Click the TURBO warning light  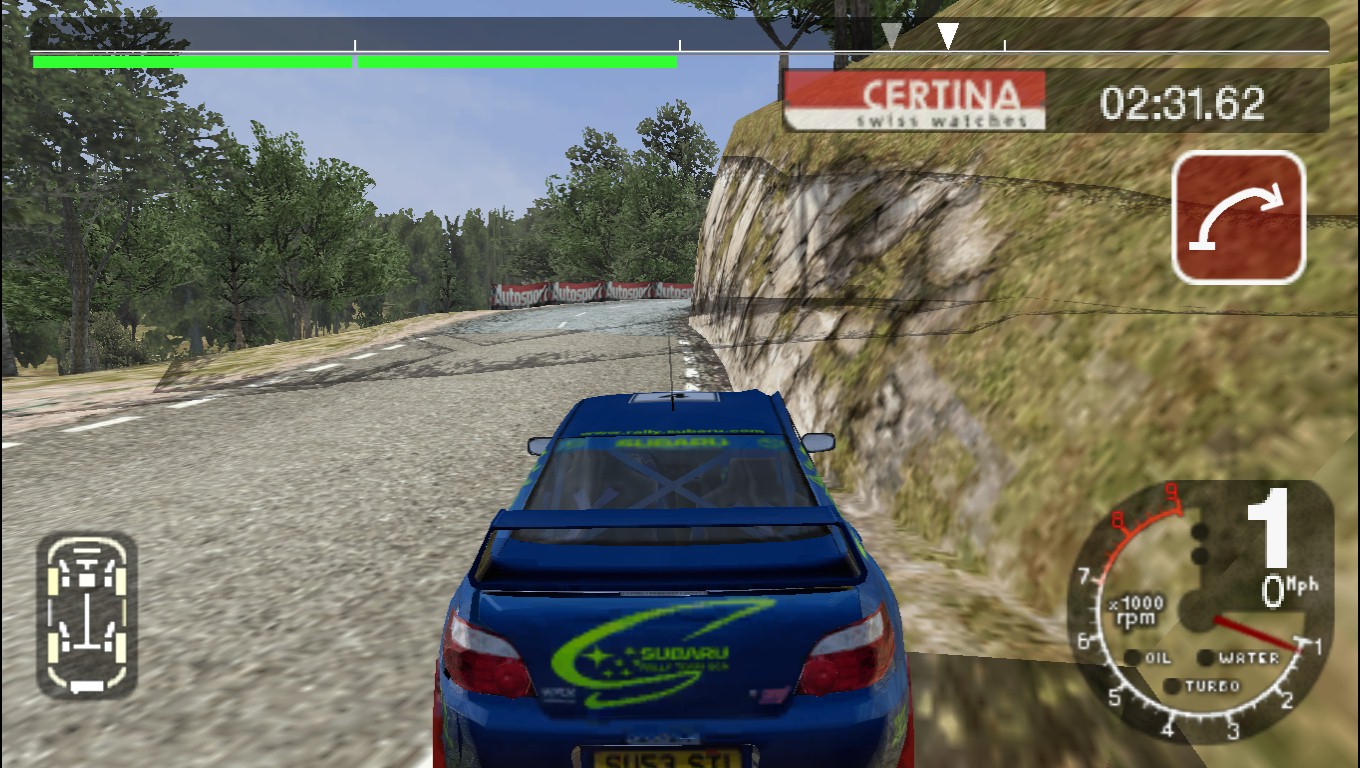click(1172, 686)
